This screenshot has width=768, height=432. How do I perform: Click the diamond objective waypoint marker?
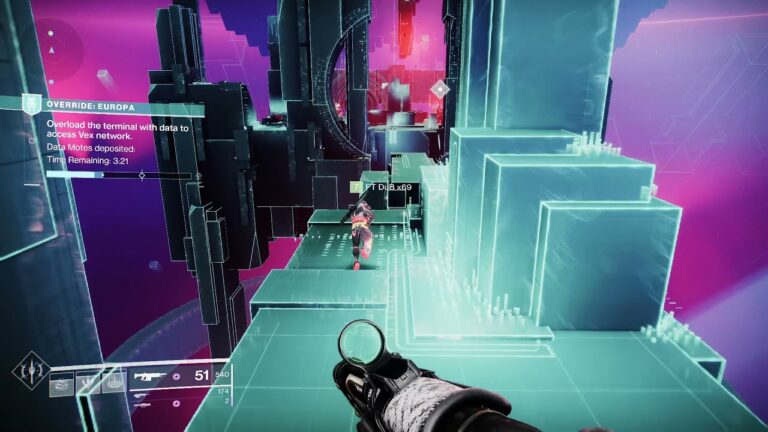(439, 90)
